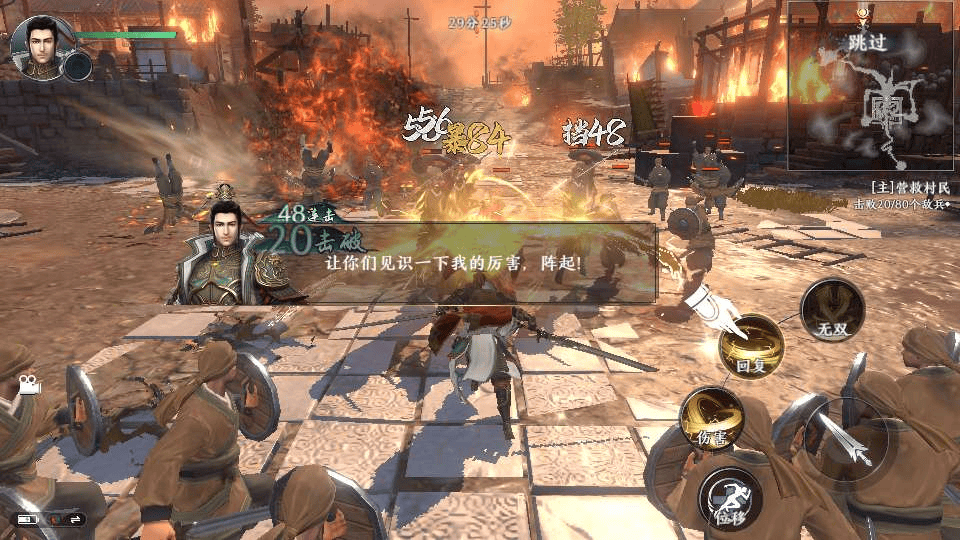Screen dimensions: 960x540
Task: Open the hero portrait in the corner
Action: click(x=38, y=46)
